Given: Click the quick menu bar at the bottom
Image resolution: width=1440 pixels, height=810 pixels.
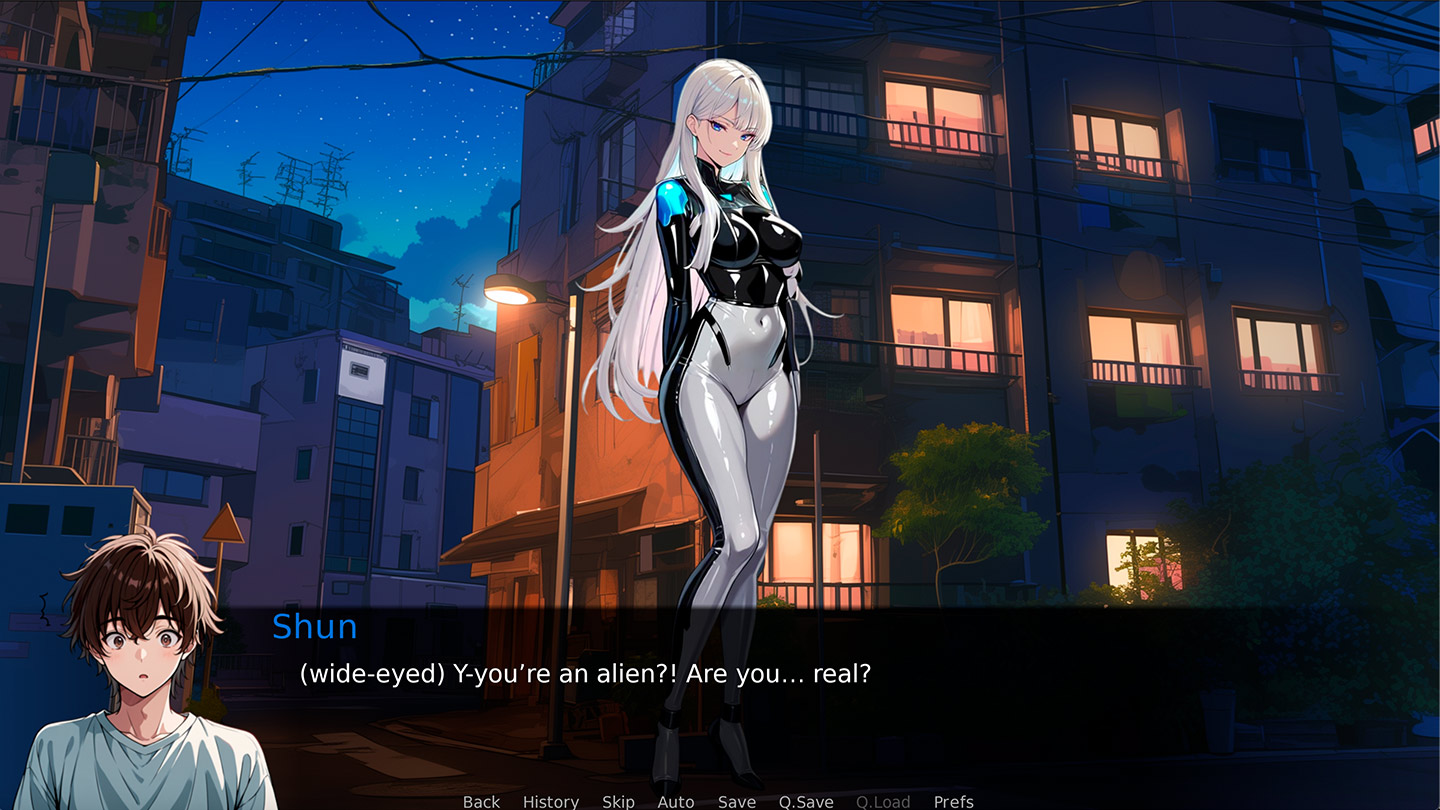Looking at the screenshot, I should click(x=720, y=801).
